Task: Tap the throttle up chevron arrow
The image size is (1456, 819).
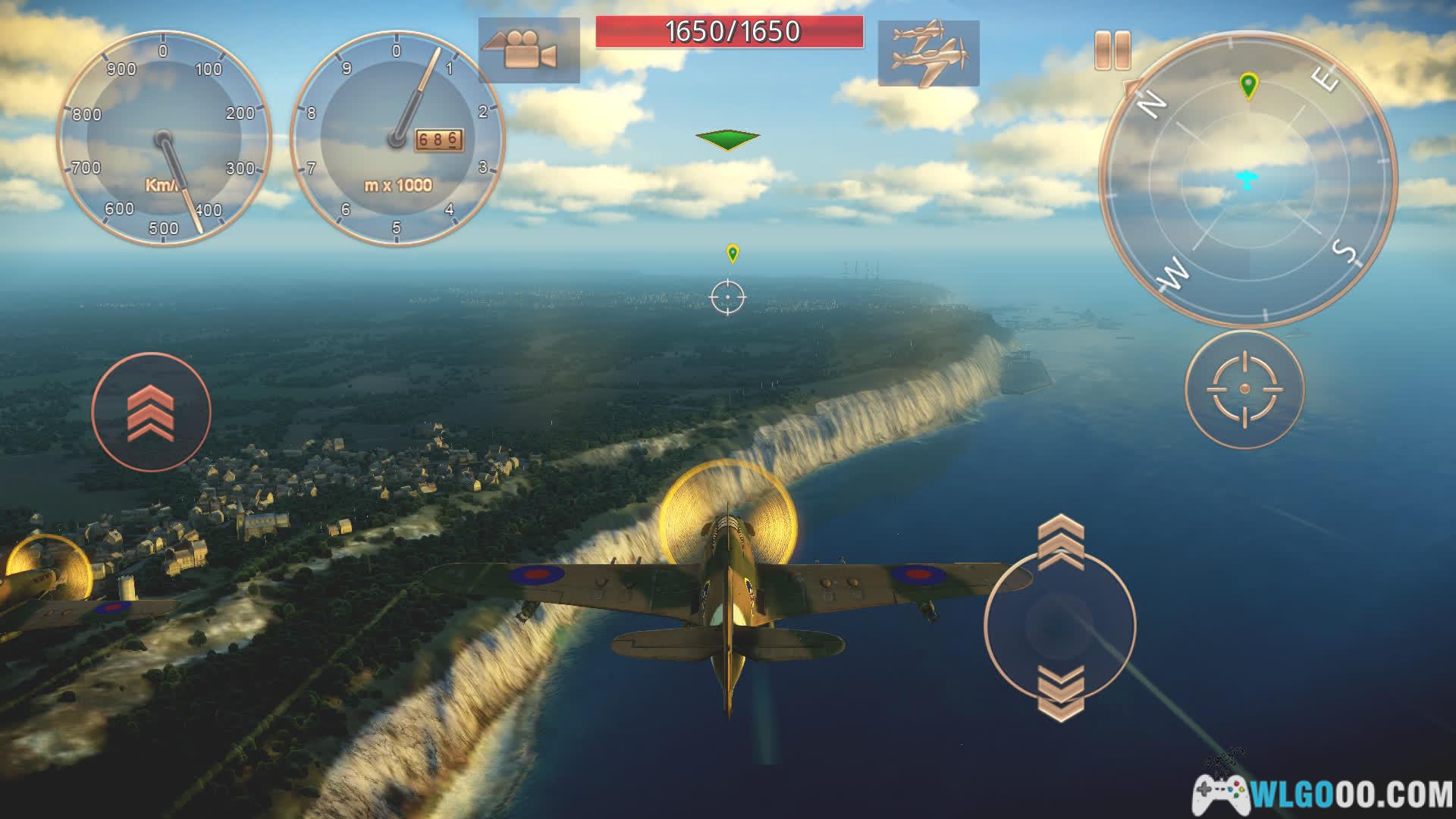Action: (1060, 541)
